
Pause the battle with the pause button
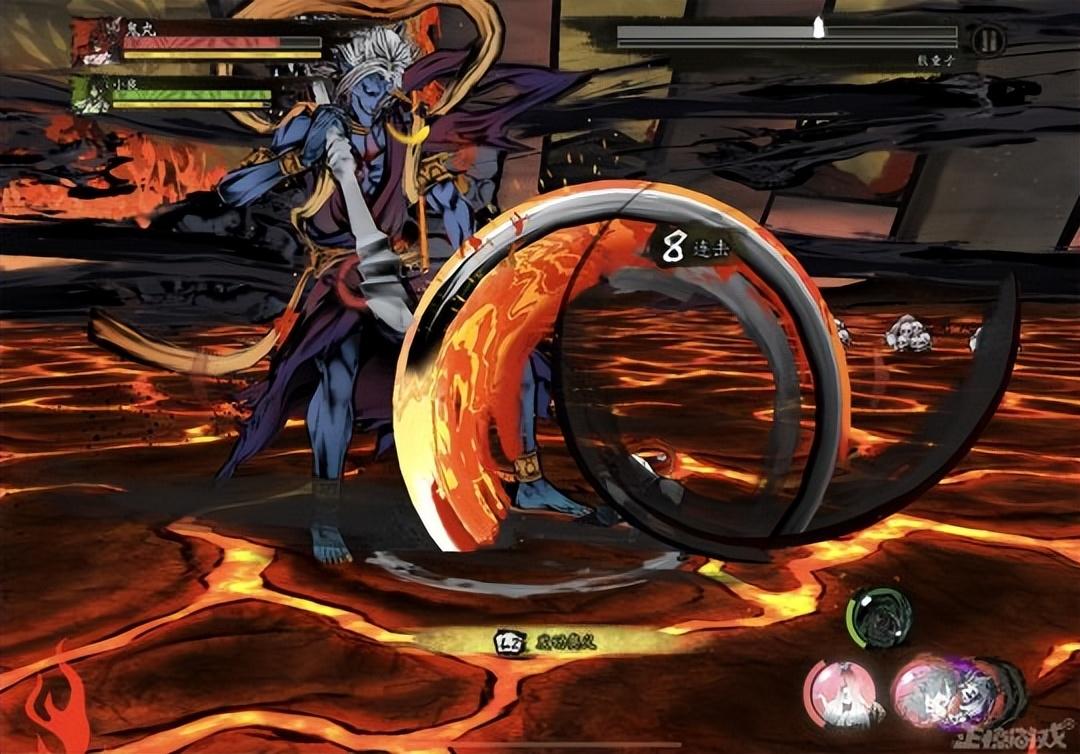click(x=988, y=40)
